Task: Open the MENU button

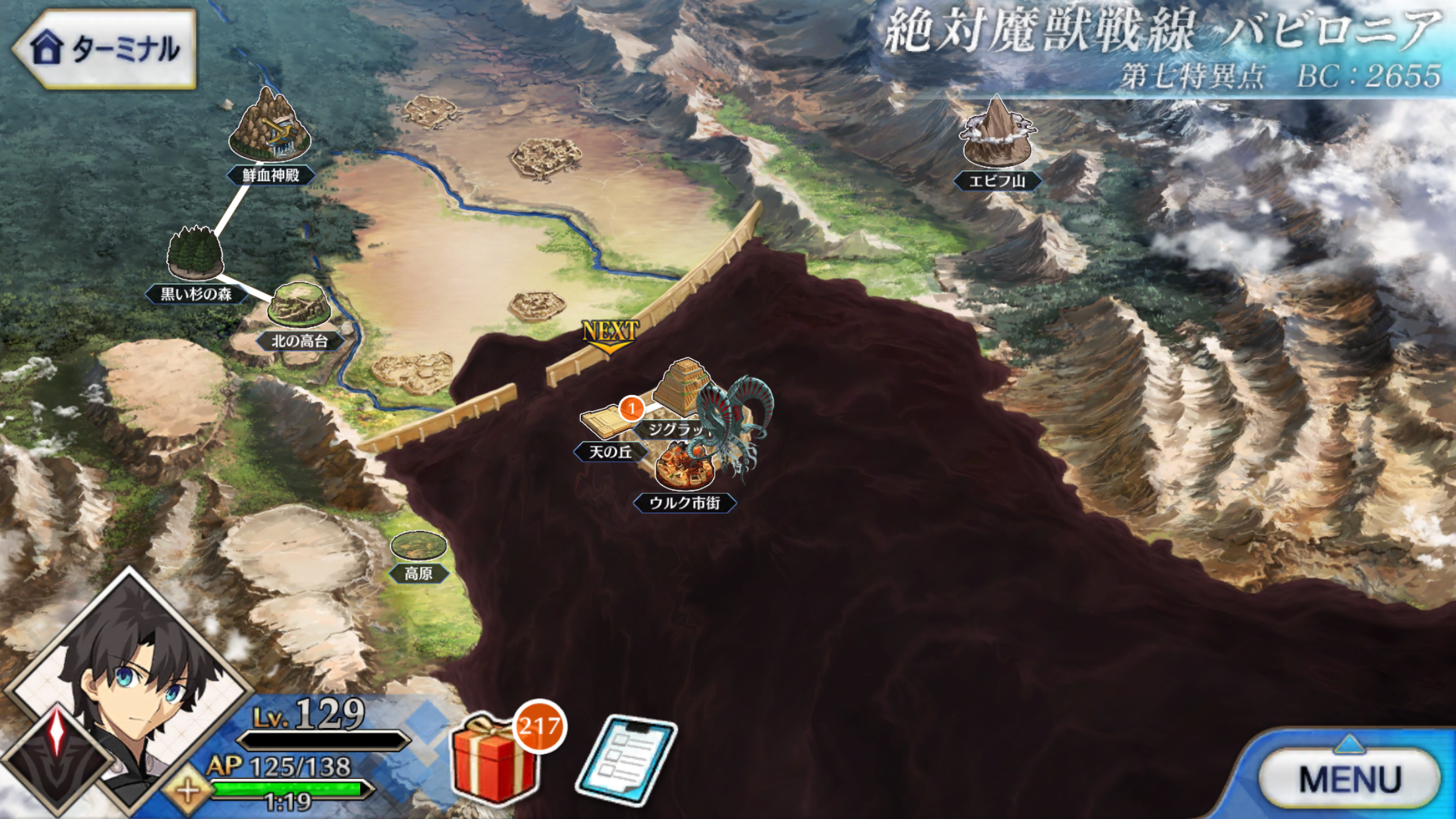Action: pyautogui.click(x=1349, y=779)
